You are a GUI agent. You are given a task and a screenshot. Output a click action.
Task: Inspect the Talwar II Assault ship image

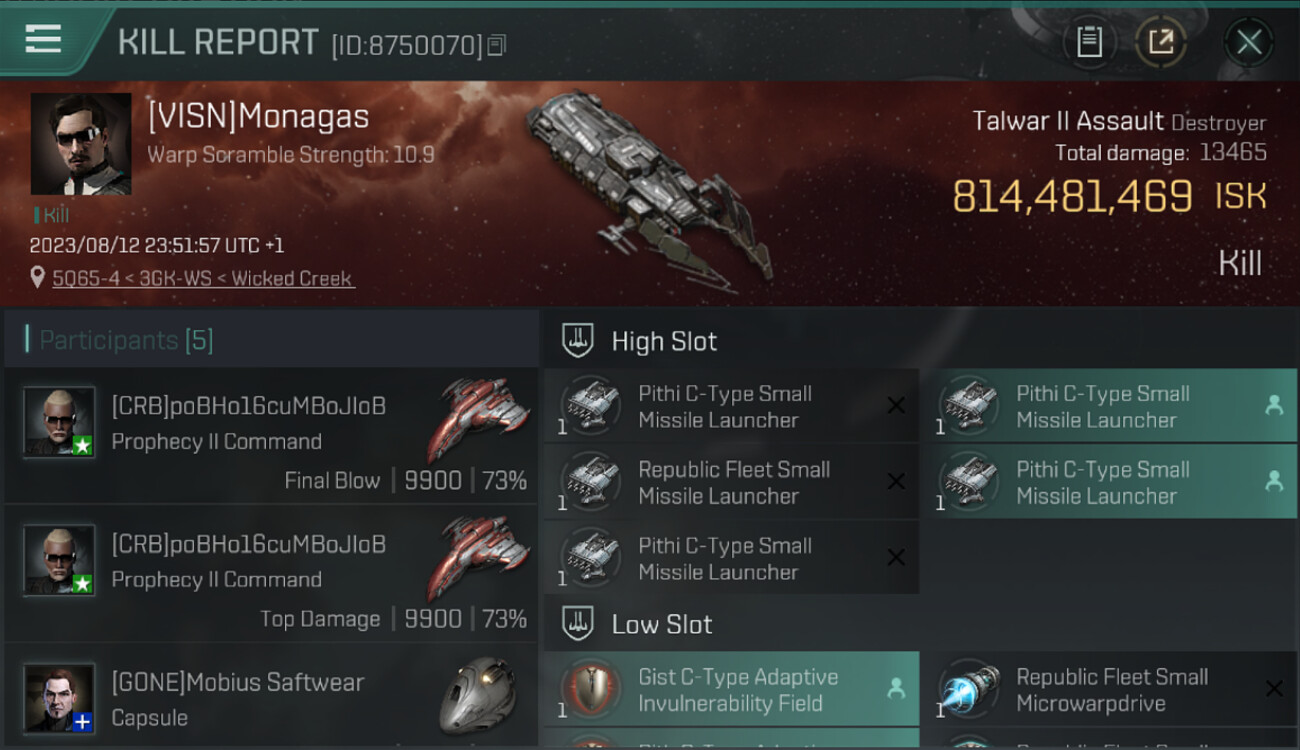pos(650,190)
